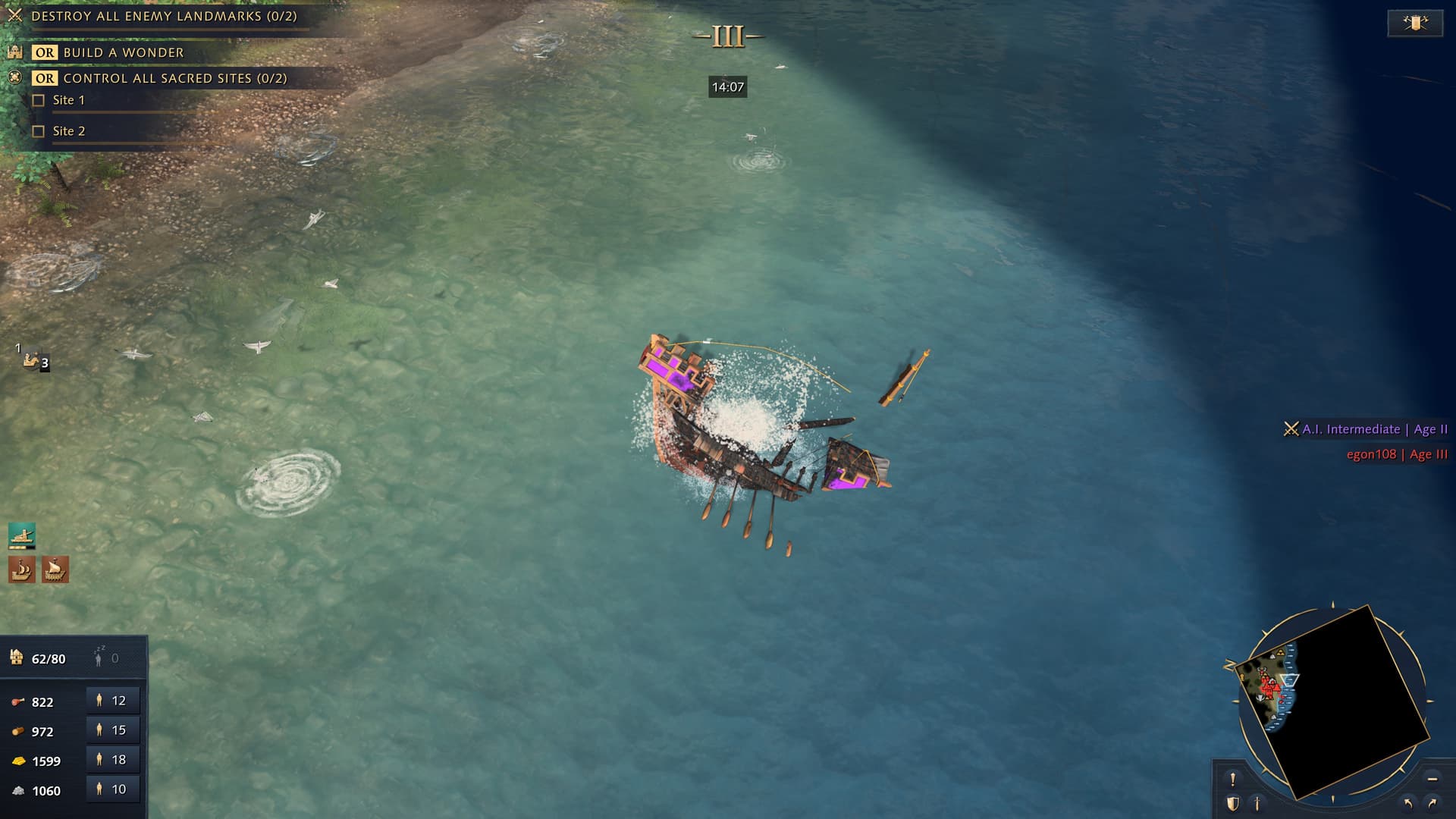1456x819 pixels.
Task: Open the menu button in the top-right corner
Action: tap(1414, 23)
